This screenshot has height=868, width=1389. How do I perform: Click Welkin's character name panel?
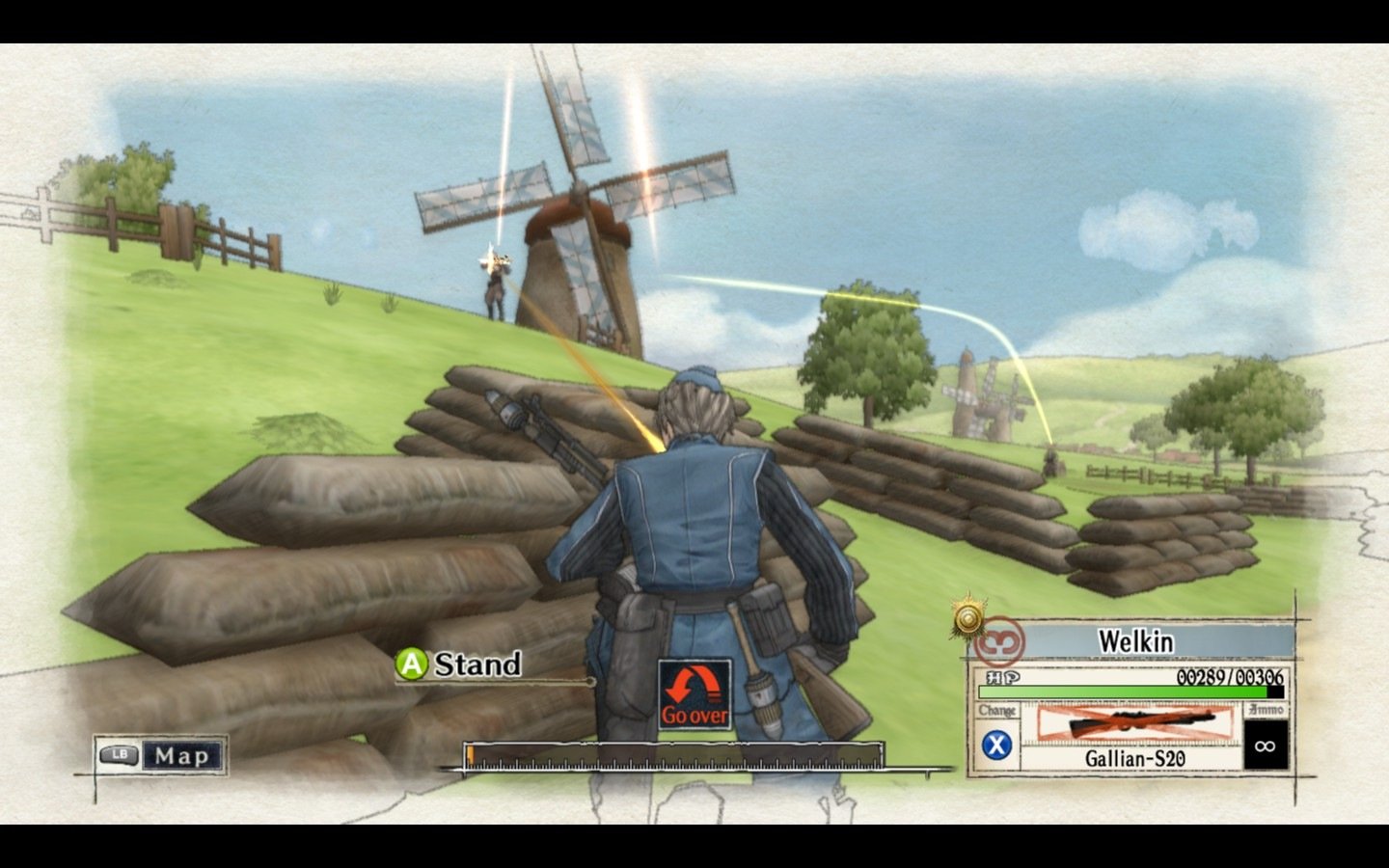[1135, 641]
